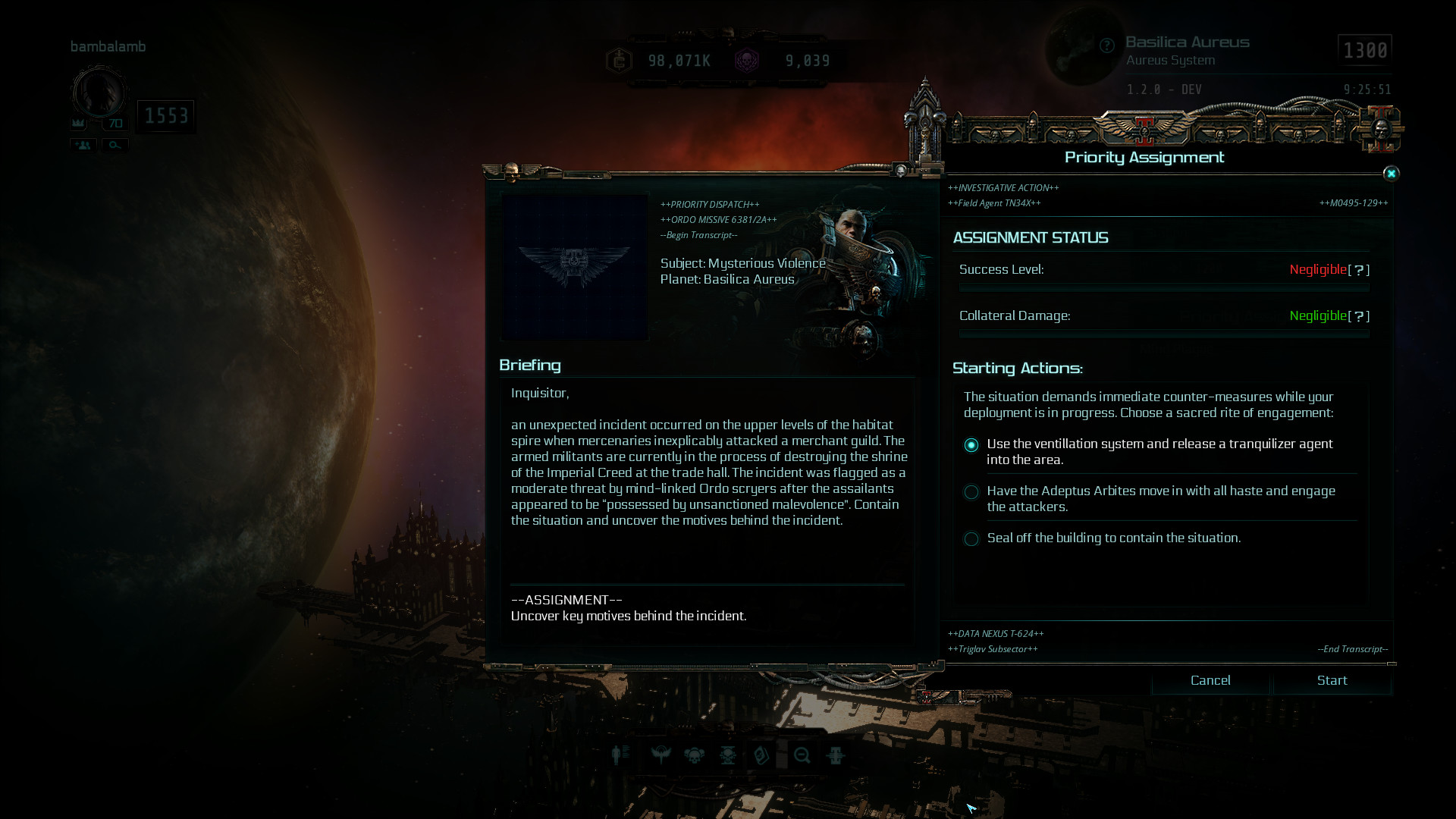The width and height of the screenshot is (1456, 819).
Task: Choose the Adeptus Arbites engagement option
Action: pyautogui.click(x=971, y=492)
